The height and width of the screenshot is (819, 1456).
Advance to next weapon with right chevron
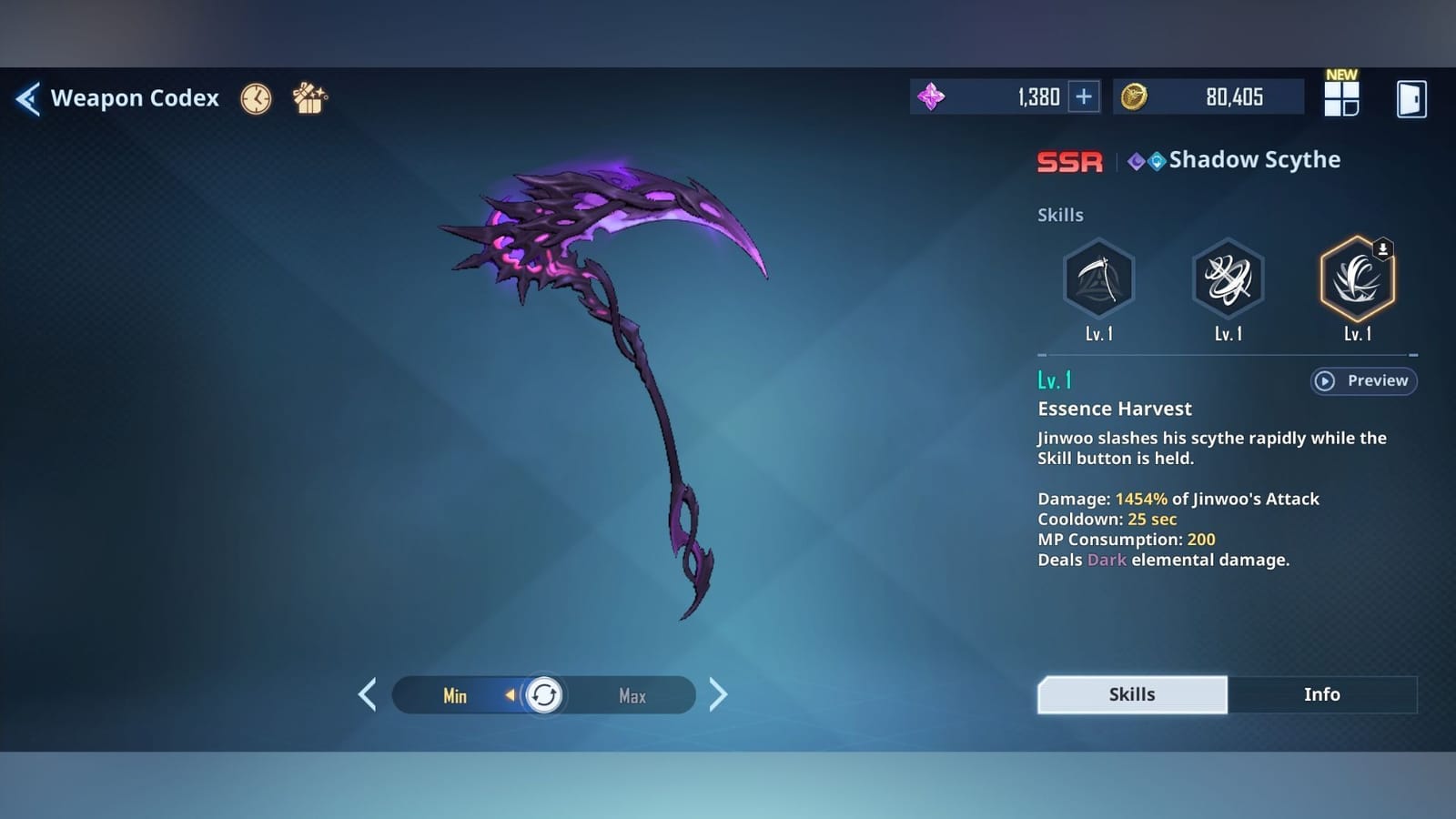pos(719,694)
